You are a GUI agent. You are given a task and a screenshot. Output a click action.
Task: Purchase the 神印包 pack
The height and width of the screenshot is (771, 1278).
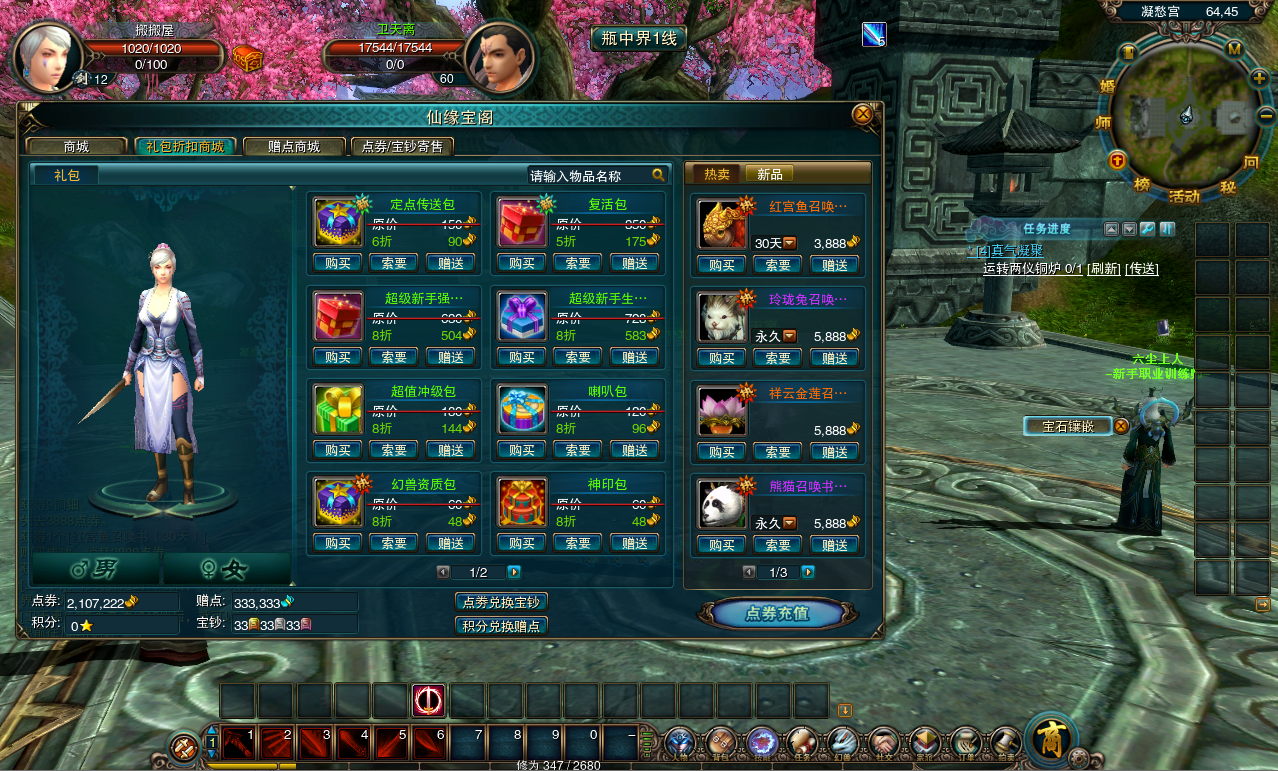coord(521,543)
